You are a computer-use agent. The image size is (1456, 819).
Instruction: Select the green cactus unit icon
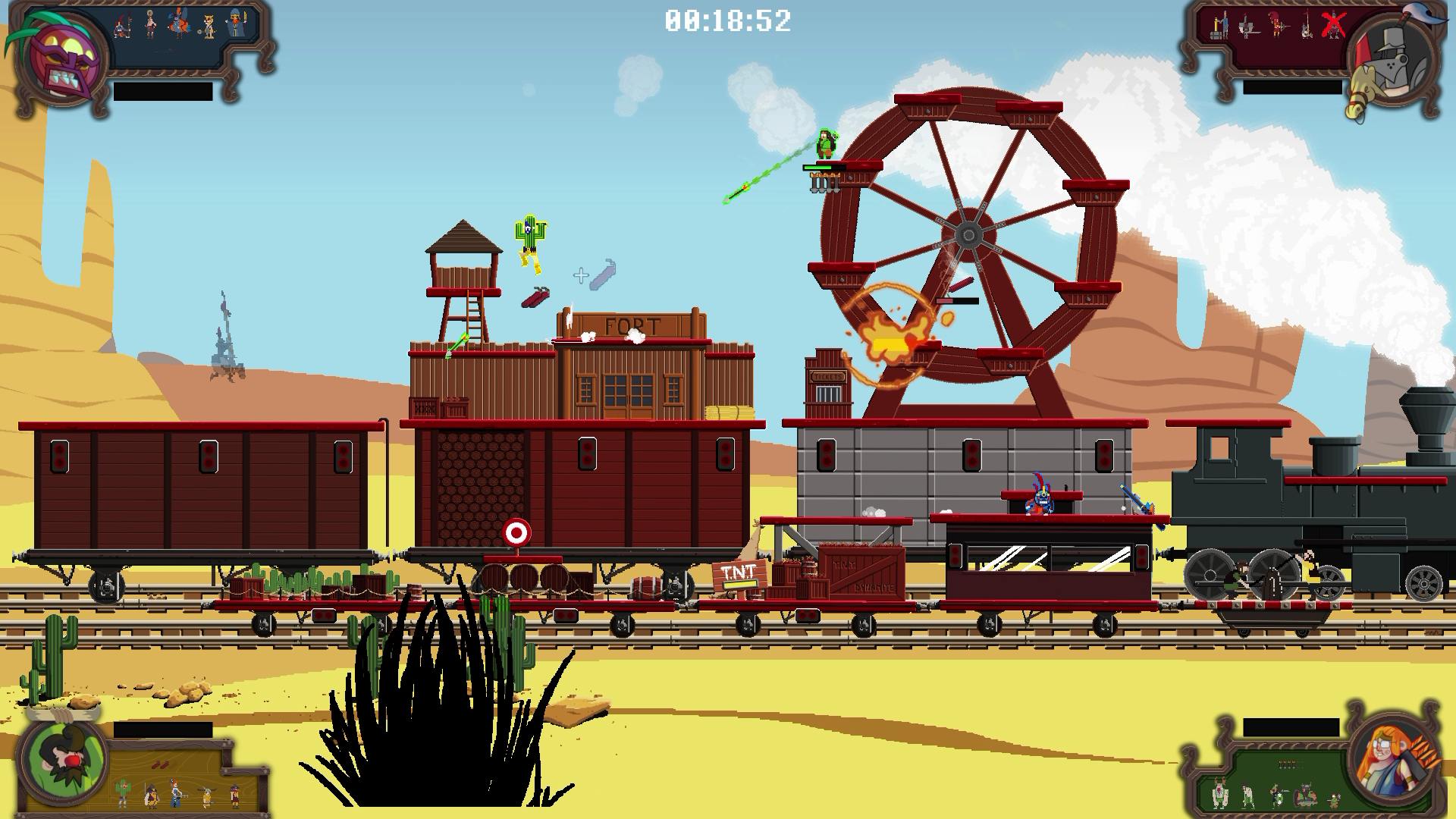(x=122, y=793)
